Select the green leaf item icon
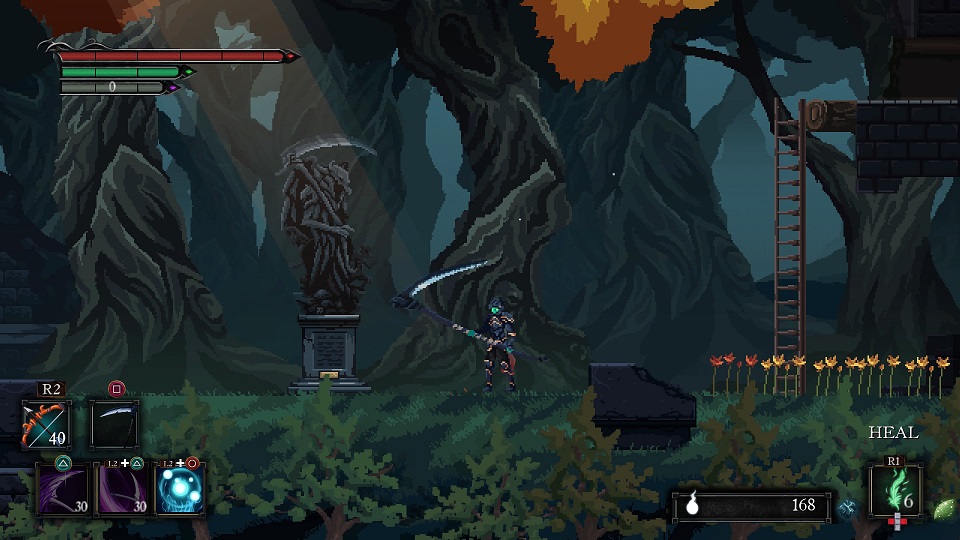The height and width of the screenshot is (540, 960). 942,507
